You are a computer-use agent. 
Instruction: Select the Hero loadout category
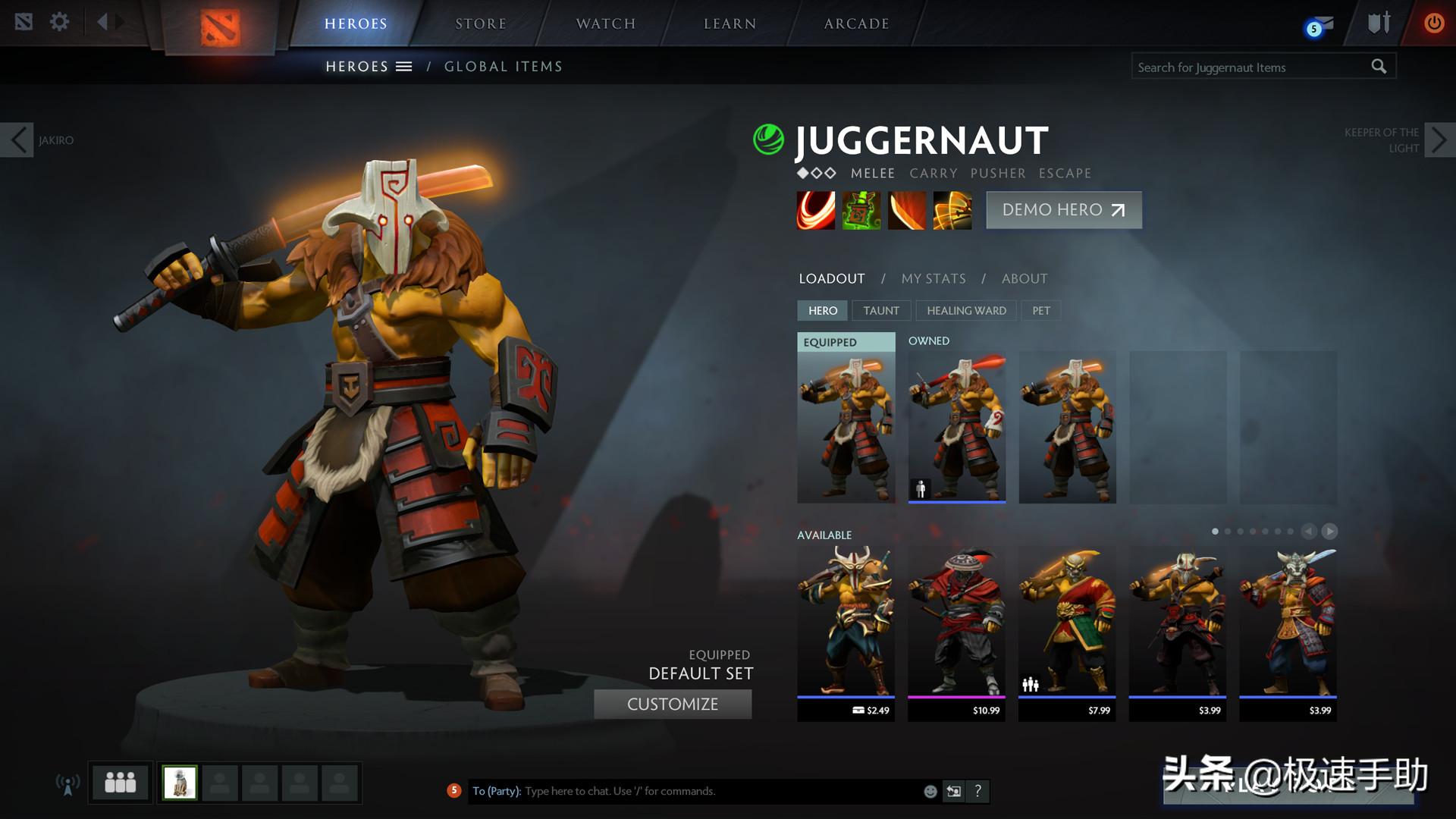tap(822, 310)
